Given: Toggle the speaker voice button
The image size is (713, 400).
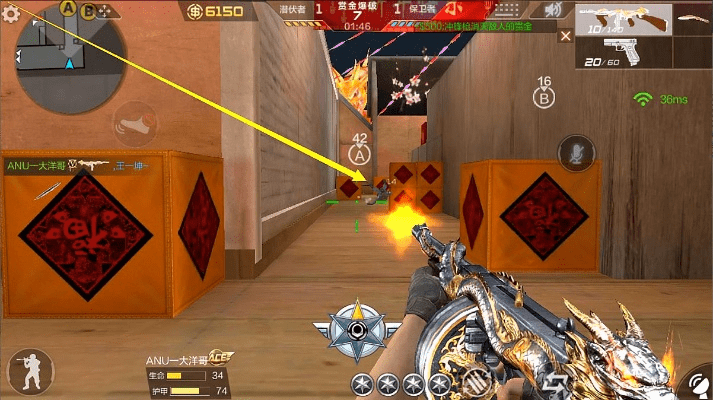Looking at the screenshot, I should click(553, 10).
